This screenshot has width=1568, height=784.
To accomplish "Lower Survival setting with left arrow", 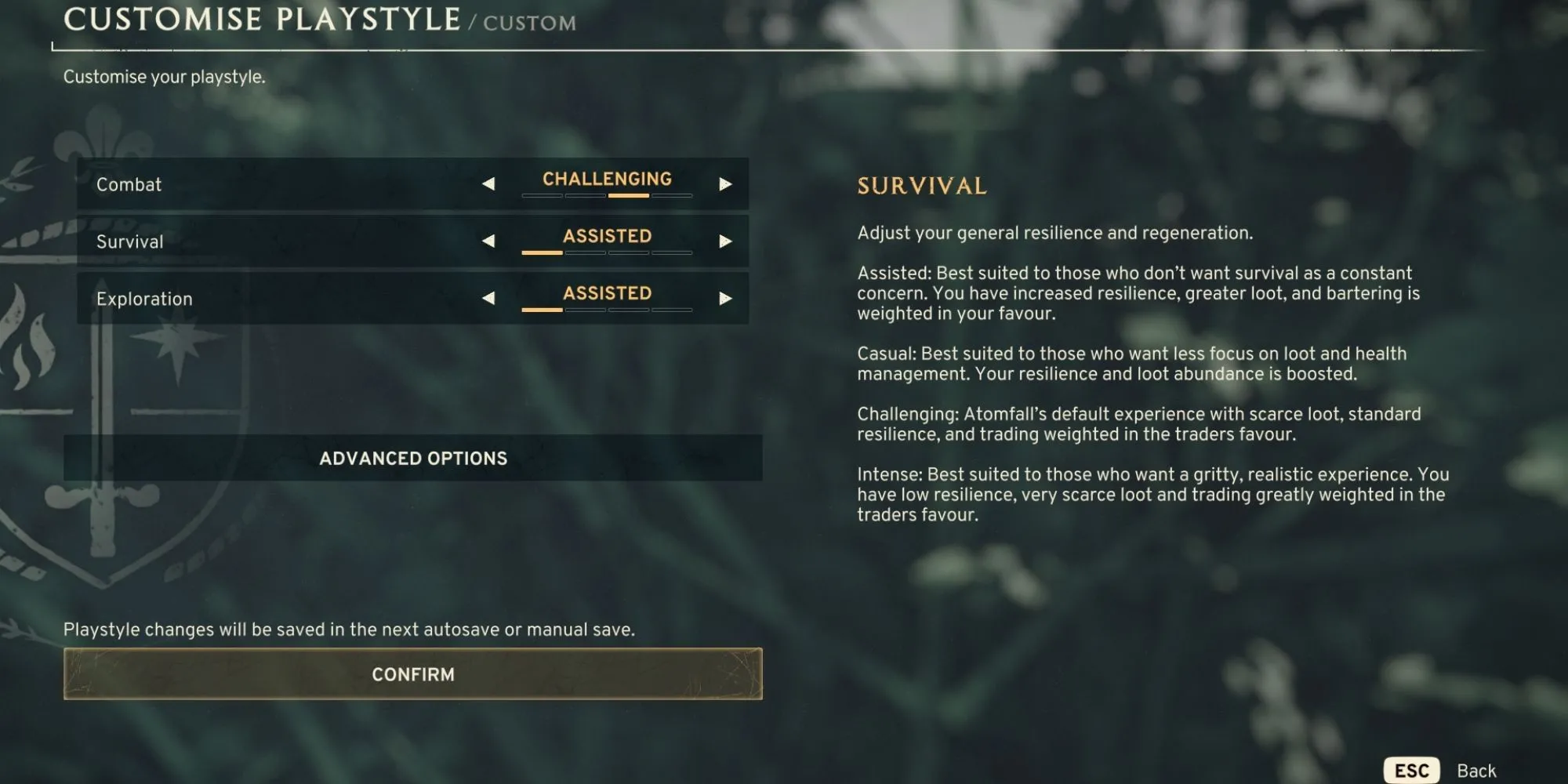I will 488,241.
